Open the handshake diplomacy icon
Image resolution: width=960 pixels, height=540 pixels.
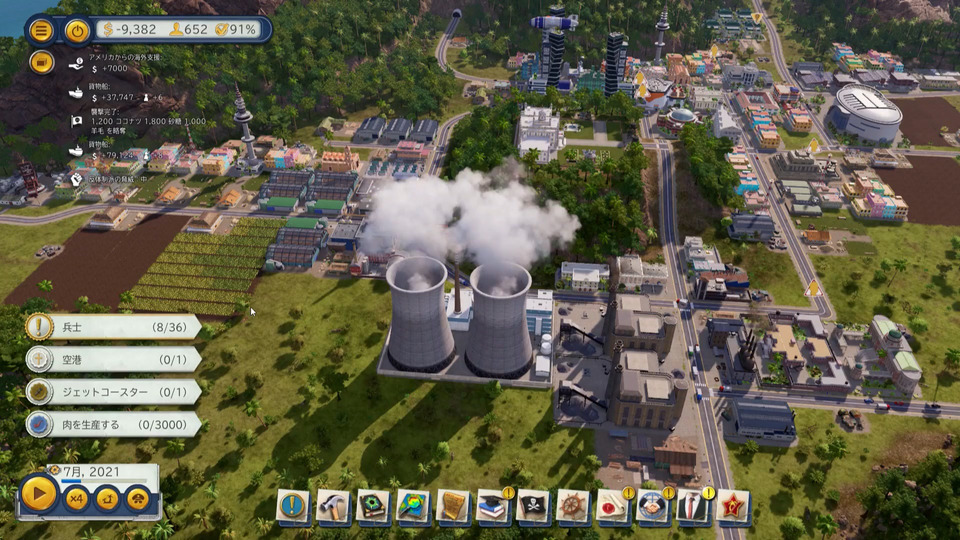pyautogui.click(x=653, y=506)
